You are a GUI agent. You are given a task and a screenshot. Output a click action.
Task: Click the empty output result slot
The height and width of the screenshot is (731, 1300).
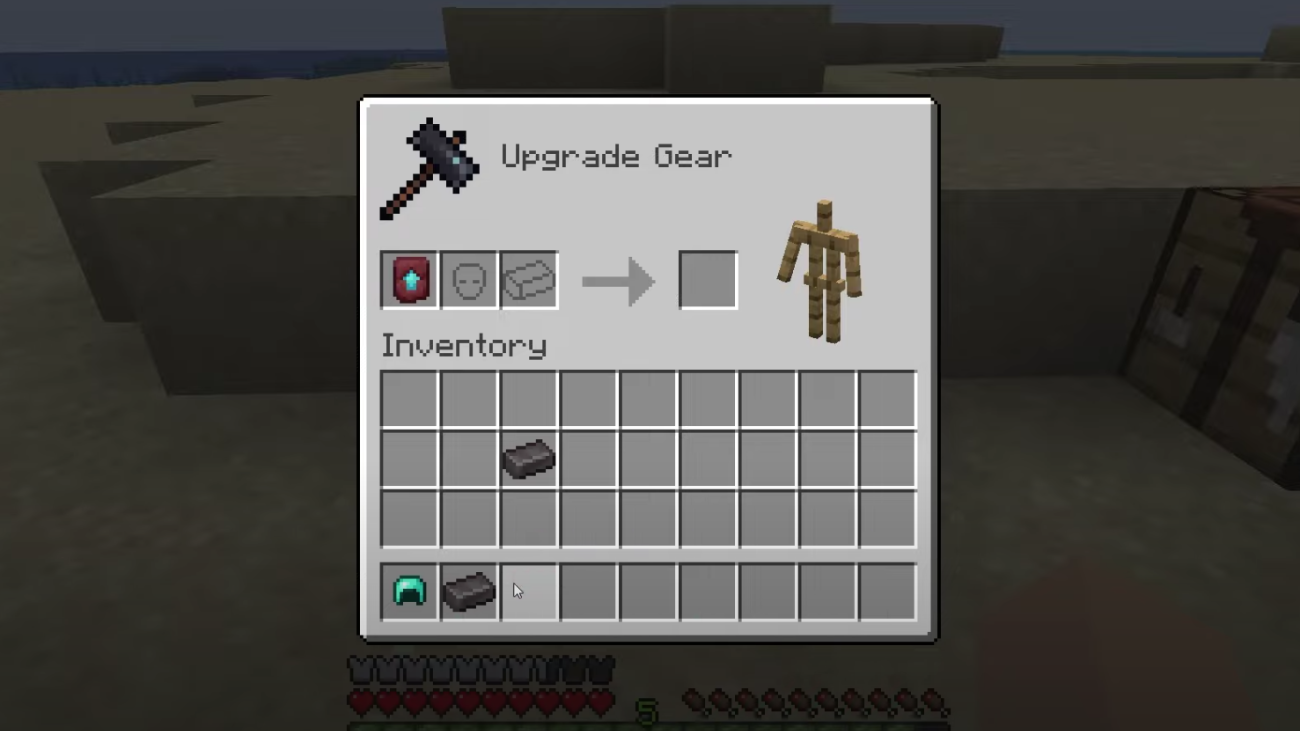pyautogui.click(x=708, y=280)
